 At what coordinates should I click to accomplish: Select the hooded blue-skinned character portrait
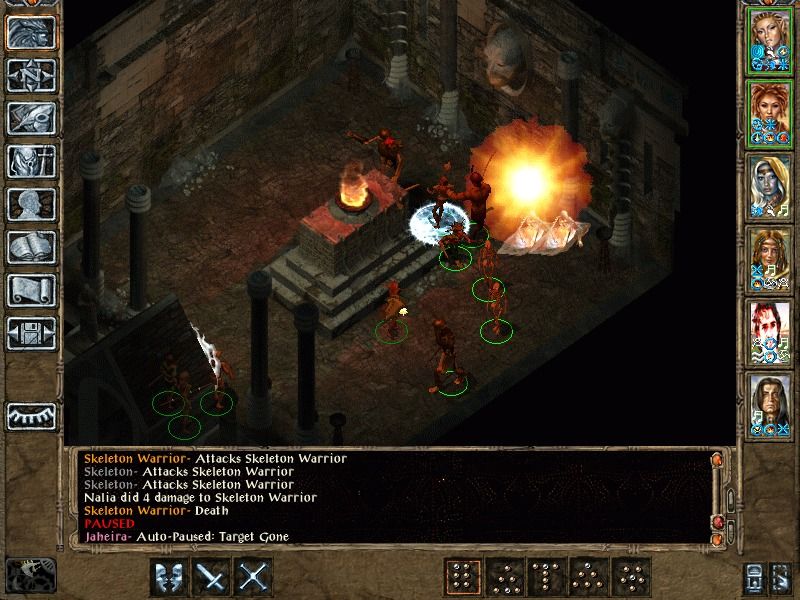coord(770,186)
